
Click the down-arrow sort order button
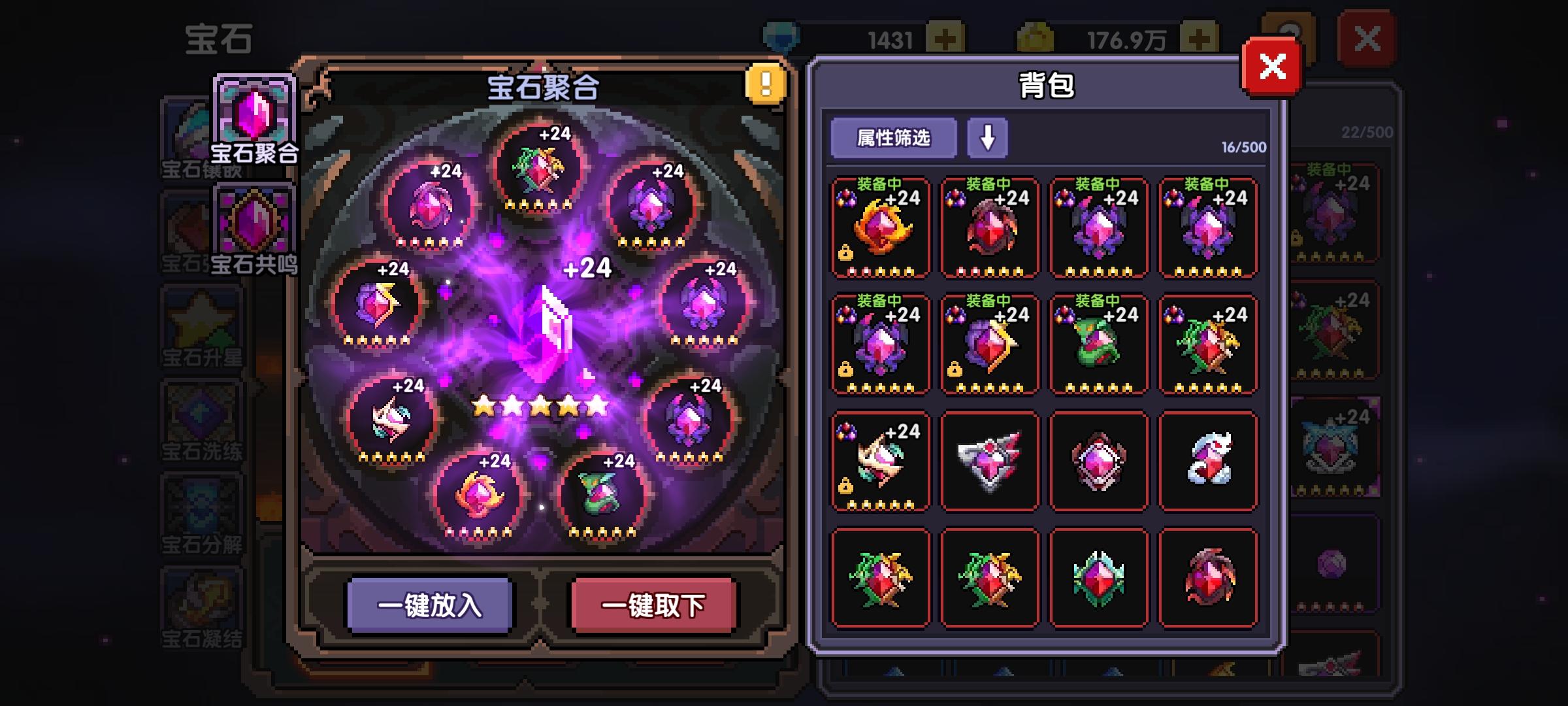point(988,137)
